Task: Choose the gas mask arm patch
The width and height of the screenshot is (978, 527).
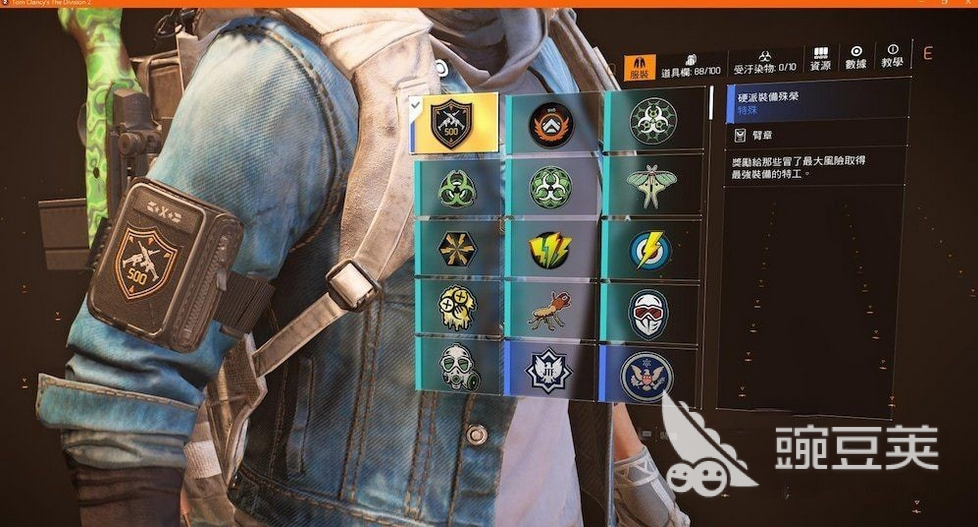Action: pyautogui.click(x=455, y=369)
